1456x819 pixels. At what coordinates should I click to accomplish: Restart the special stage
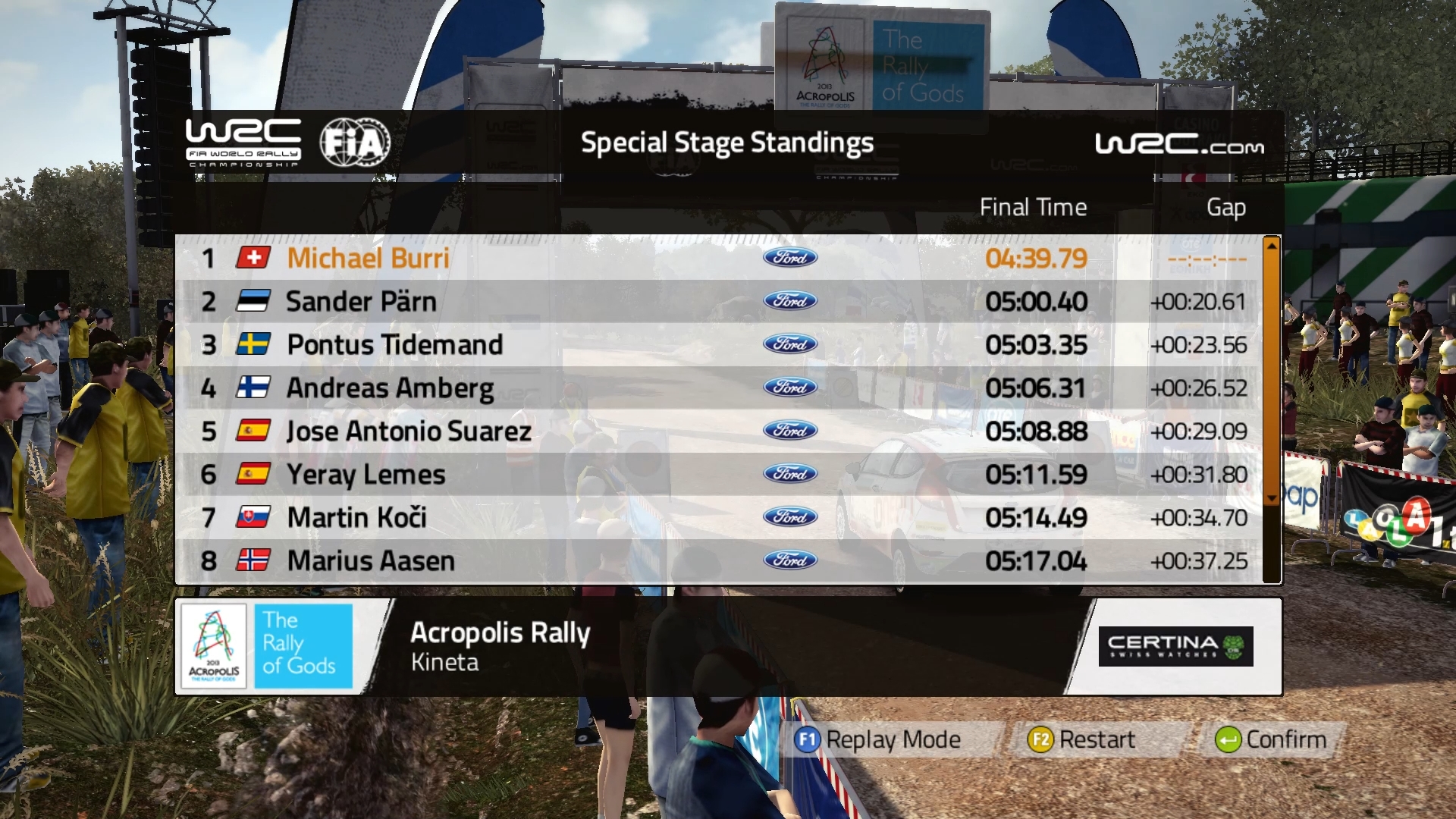coord(1082,739)
